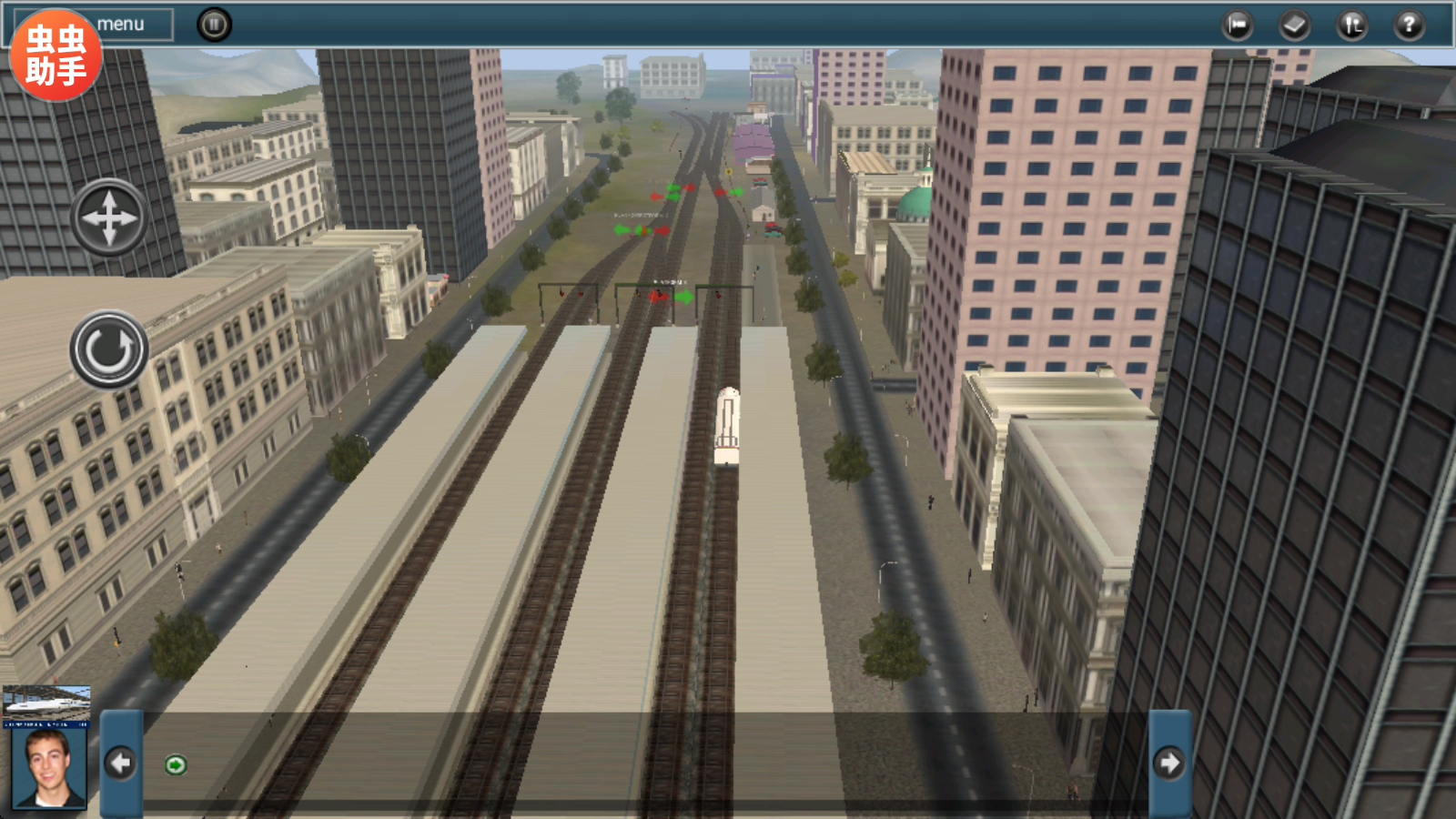This screenshot has height=819, width=1456.
Task: Tap the red Chinese assistant overlay badge
Action: tap(56, 55)
